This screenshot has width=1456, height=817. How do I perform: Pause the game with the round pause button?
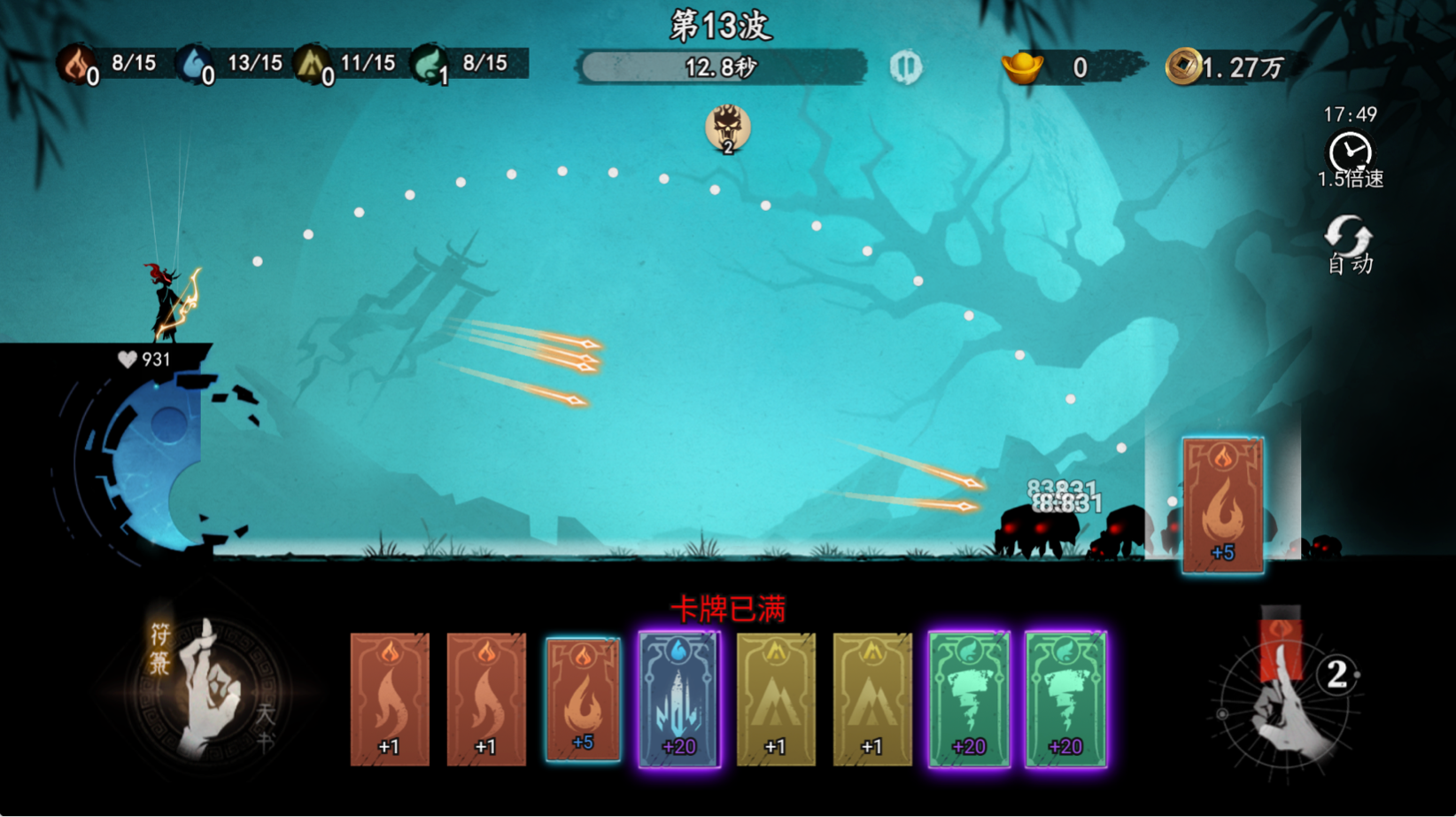click(x=905, y=67)
